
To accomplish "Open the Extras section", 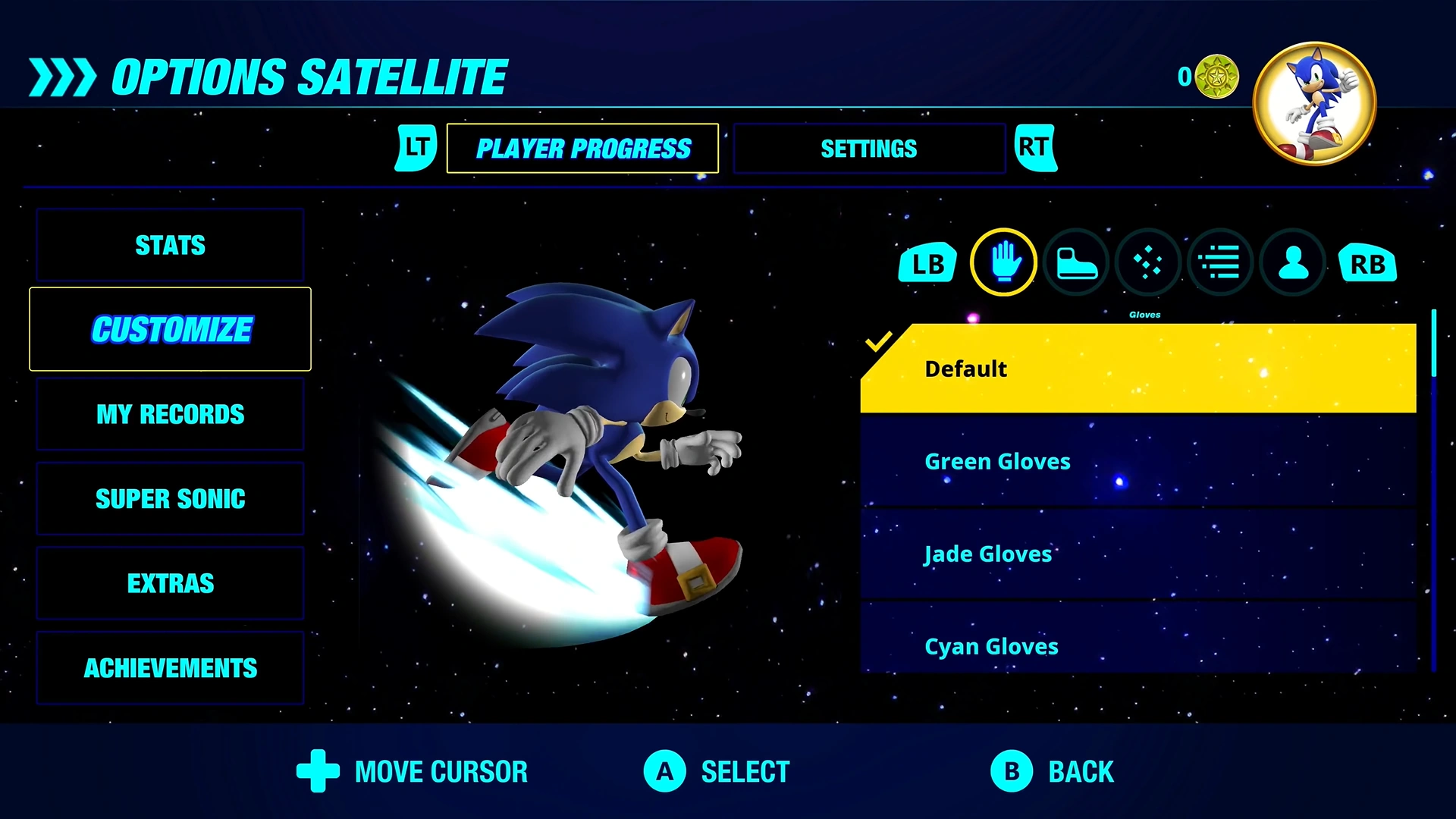I will coord(170,583).
